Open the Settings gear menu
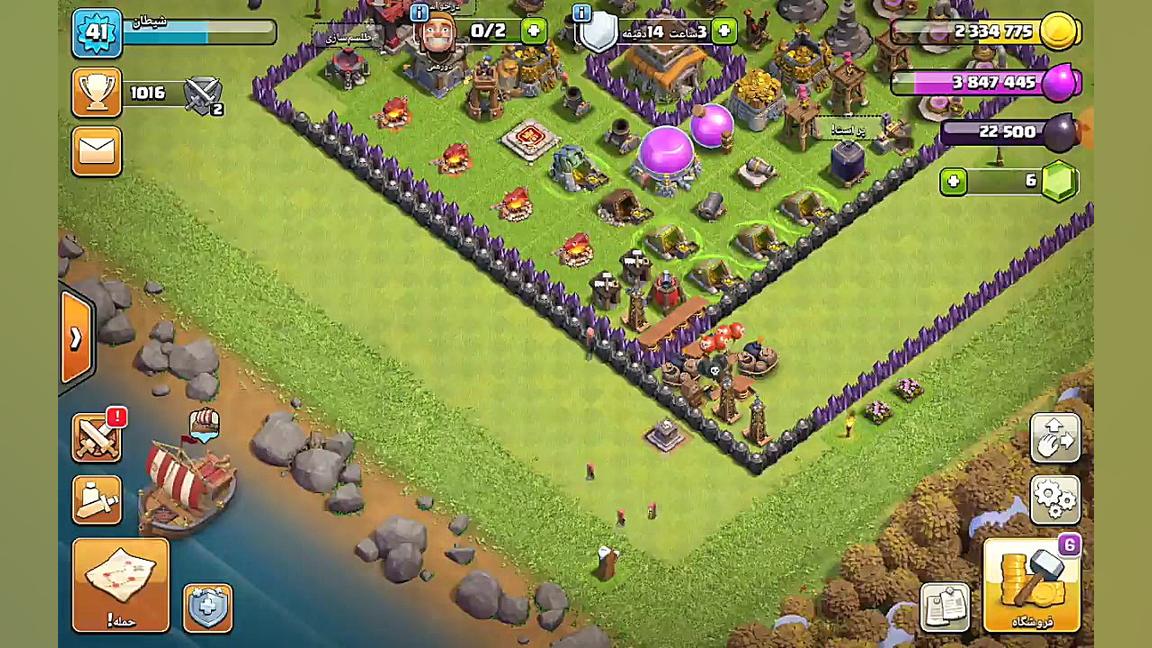The width and height of the screenshot is (1152, 648). pyautogui.click(x=1055, y=497)
